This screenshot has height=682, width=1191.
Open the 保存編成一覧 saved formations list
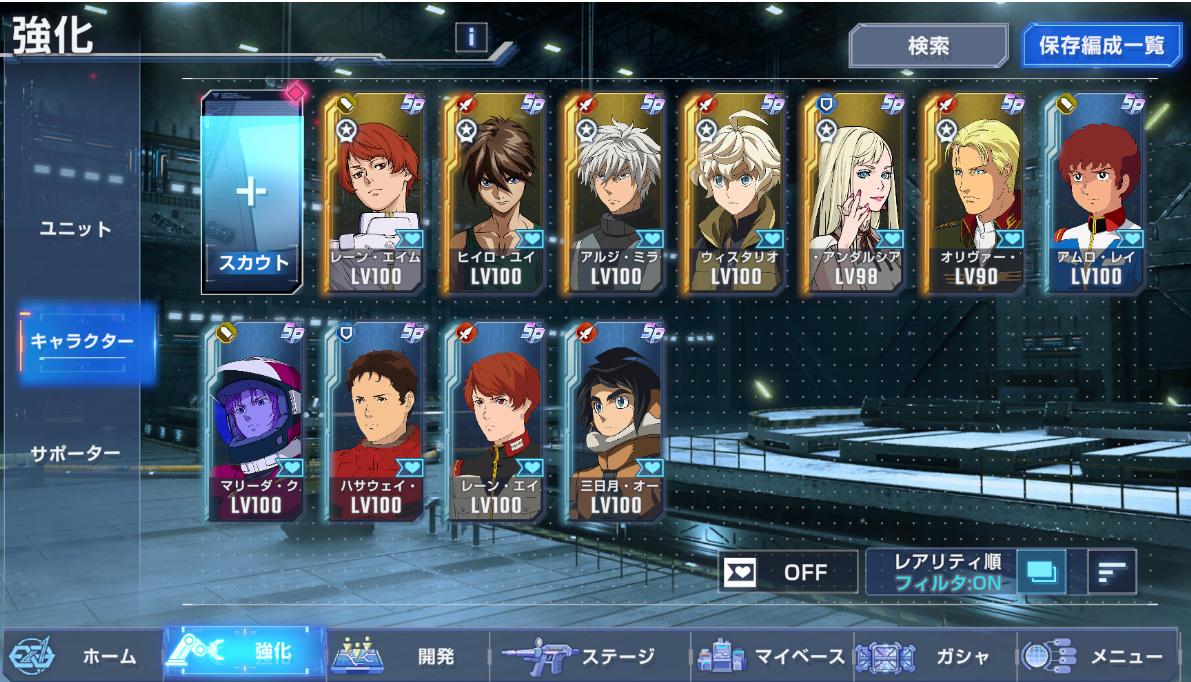[x=1101, y=46]
